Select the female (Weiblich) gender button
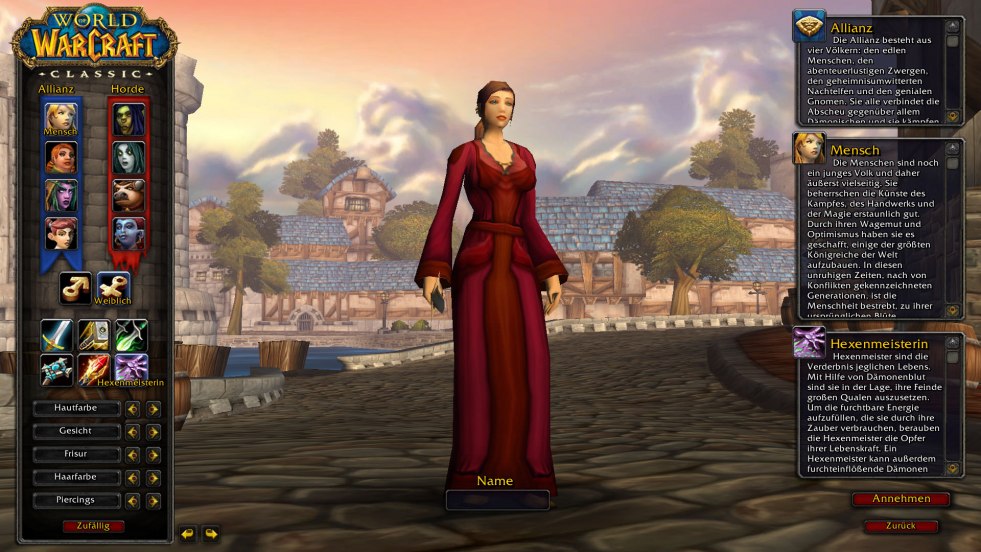The image size is (981, 552). [x=113, y=288]
